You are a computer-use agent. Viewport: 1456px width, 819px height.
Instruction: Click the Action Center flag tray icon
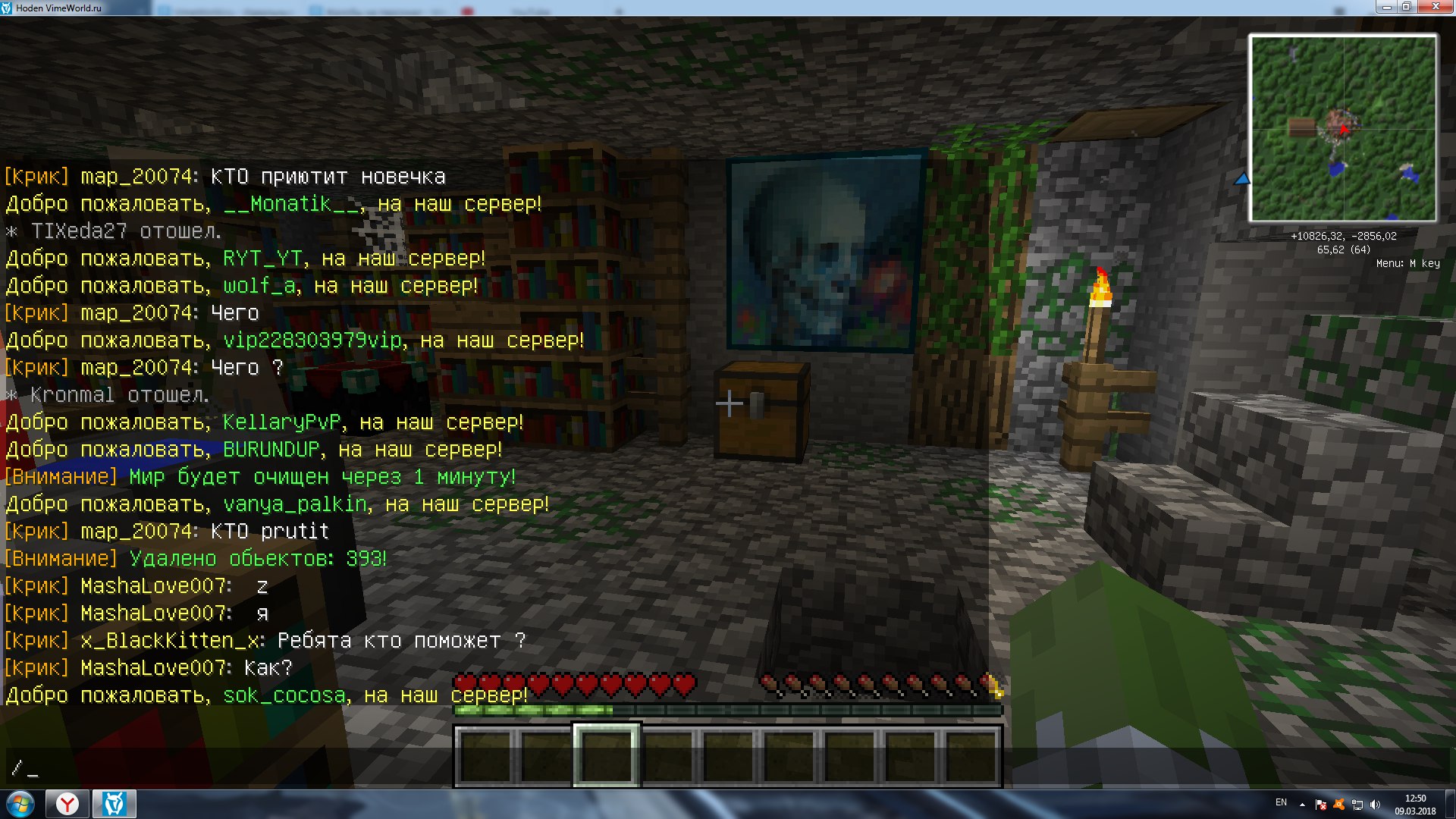click(x=1321, y=805)
